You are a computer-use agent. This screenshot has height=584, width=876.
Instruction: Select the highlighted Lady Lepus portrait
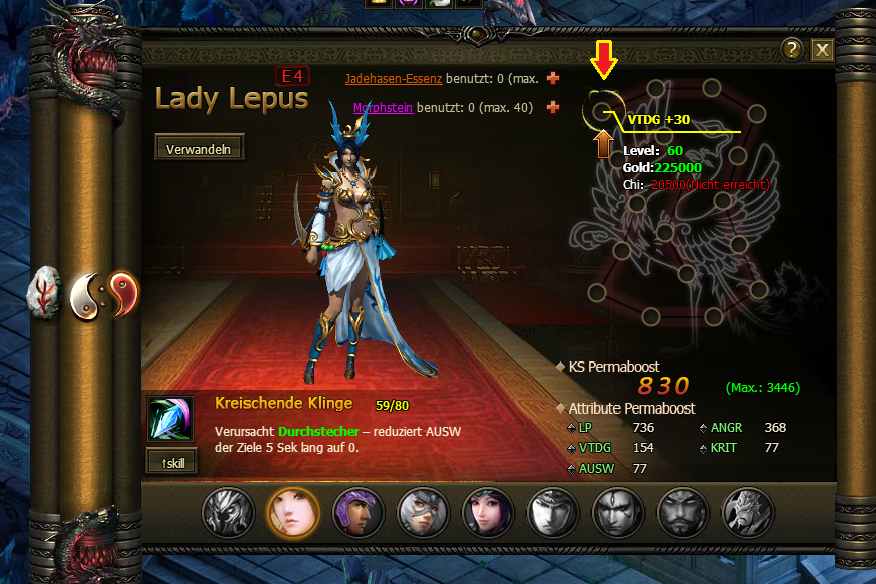[x=292, y=512]
